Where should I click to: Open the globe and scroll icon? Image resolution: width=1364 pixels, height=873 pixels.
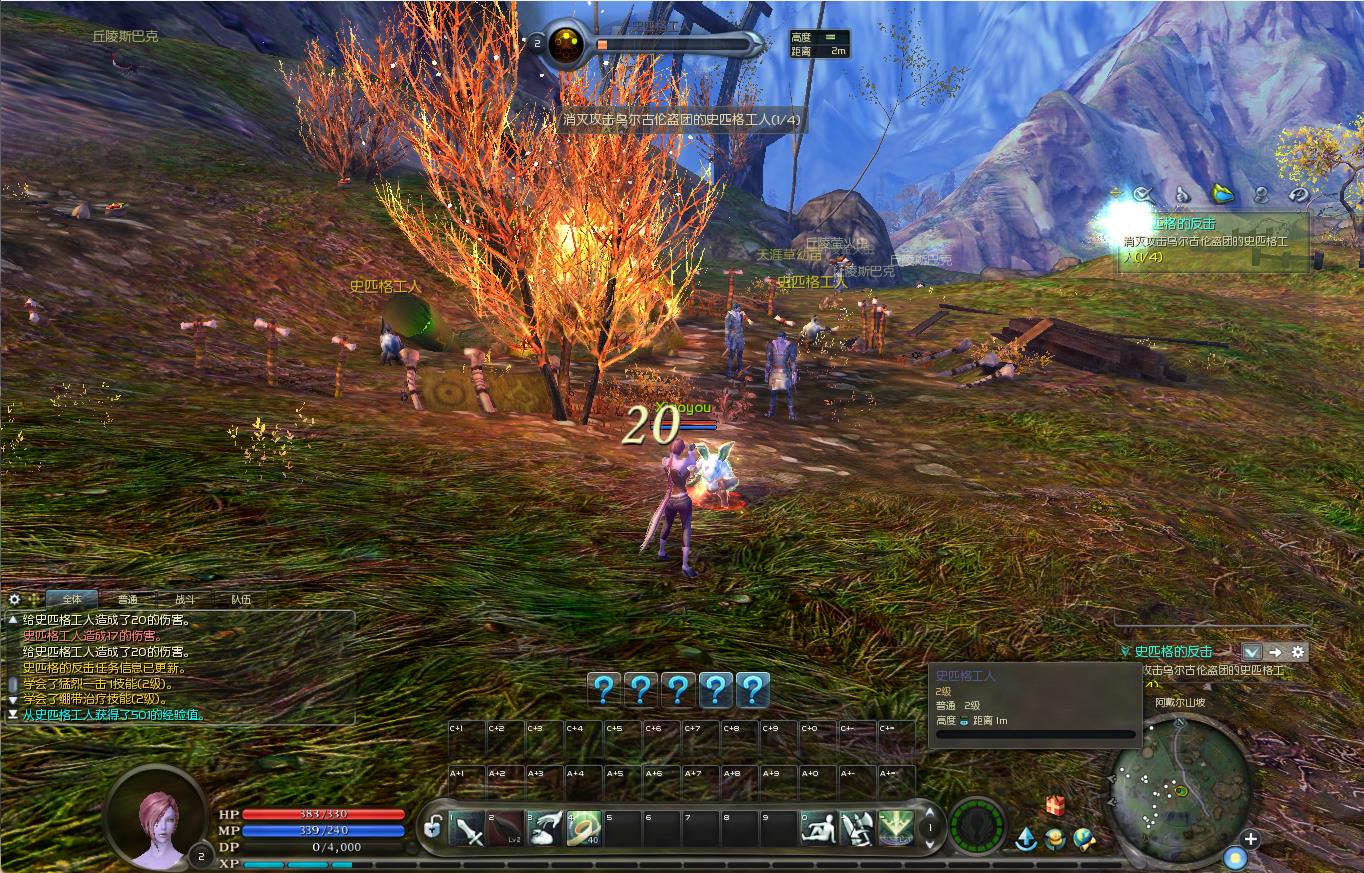point(1084,839)
